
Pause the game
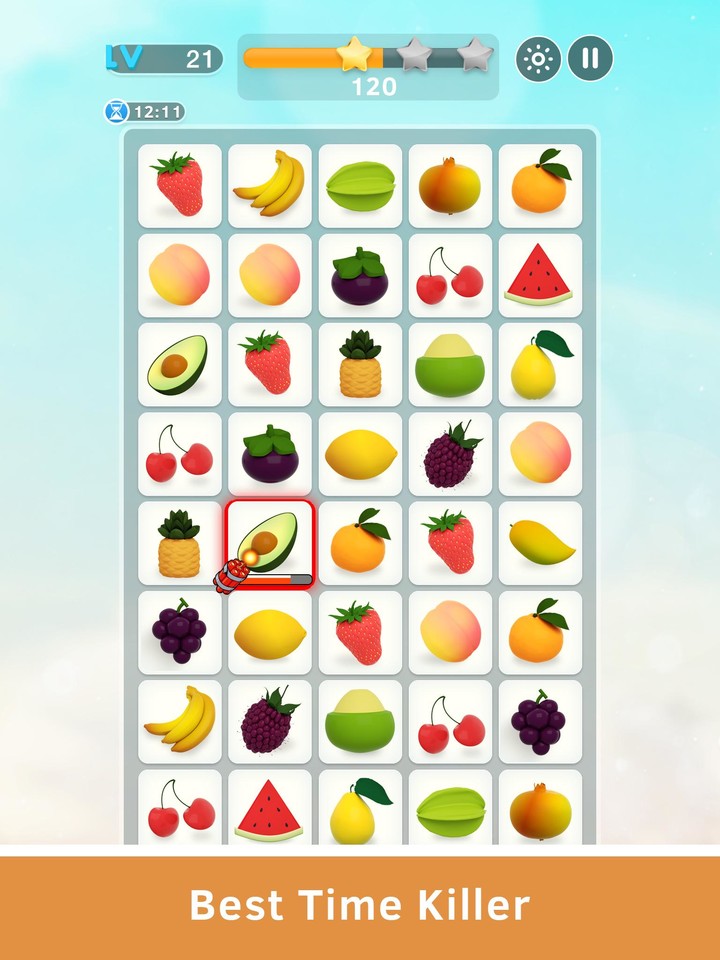pyautogui.click(x=590, y=59)
